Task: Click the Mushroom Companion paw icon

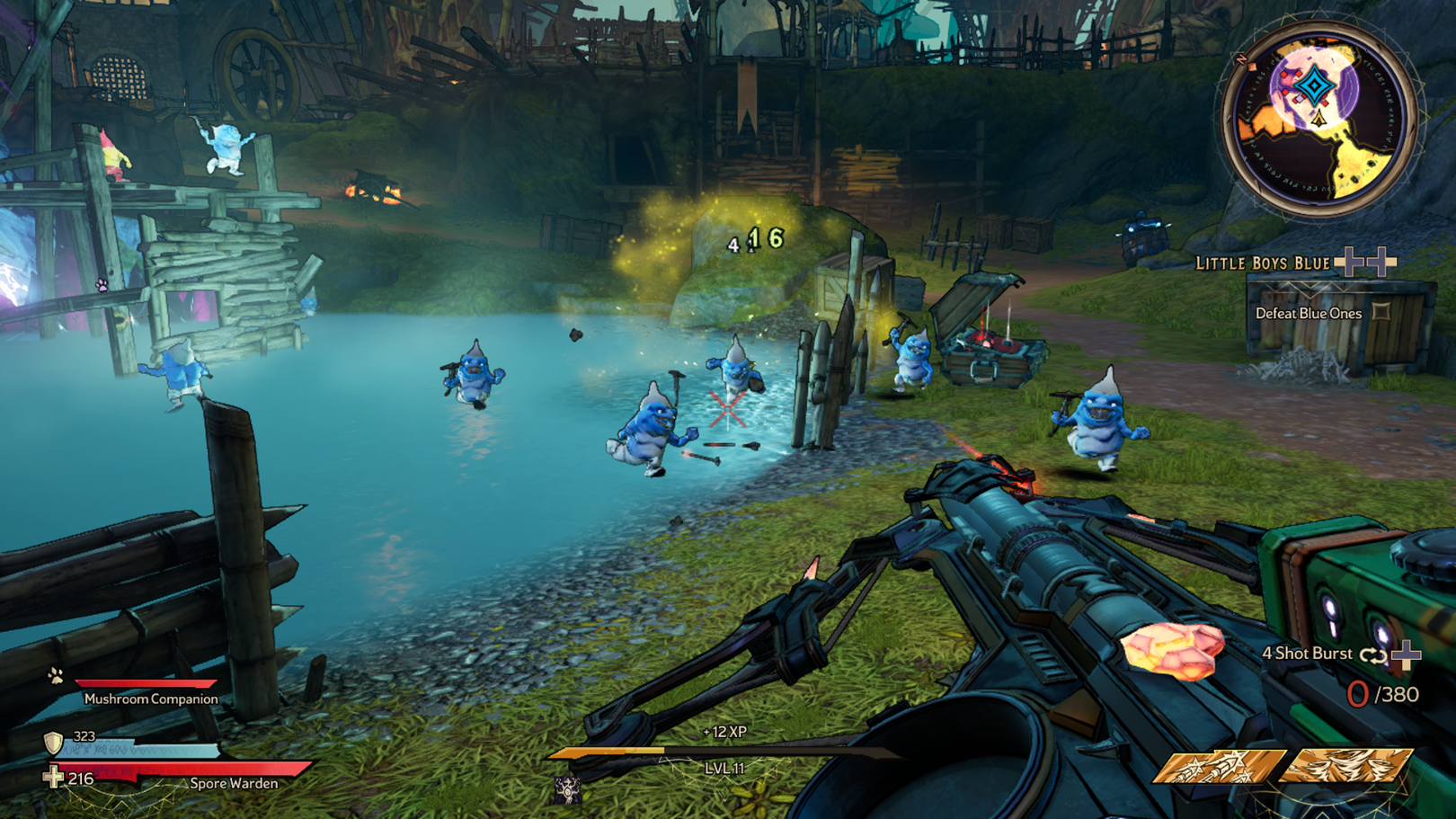Action: pos(56,676)
